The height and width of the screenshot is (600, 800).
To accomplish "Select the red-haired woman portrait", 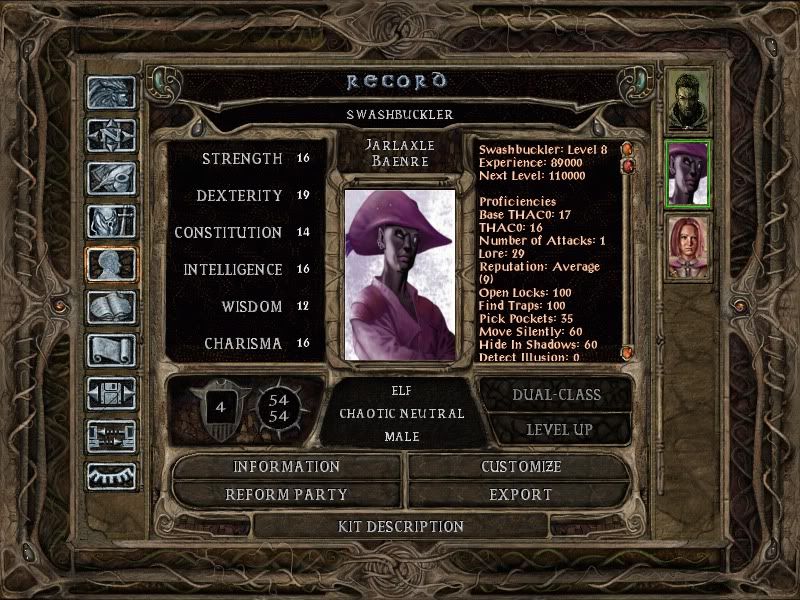I will tap(689, 247).
